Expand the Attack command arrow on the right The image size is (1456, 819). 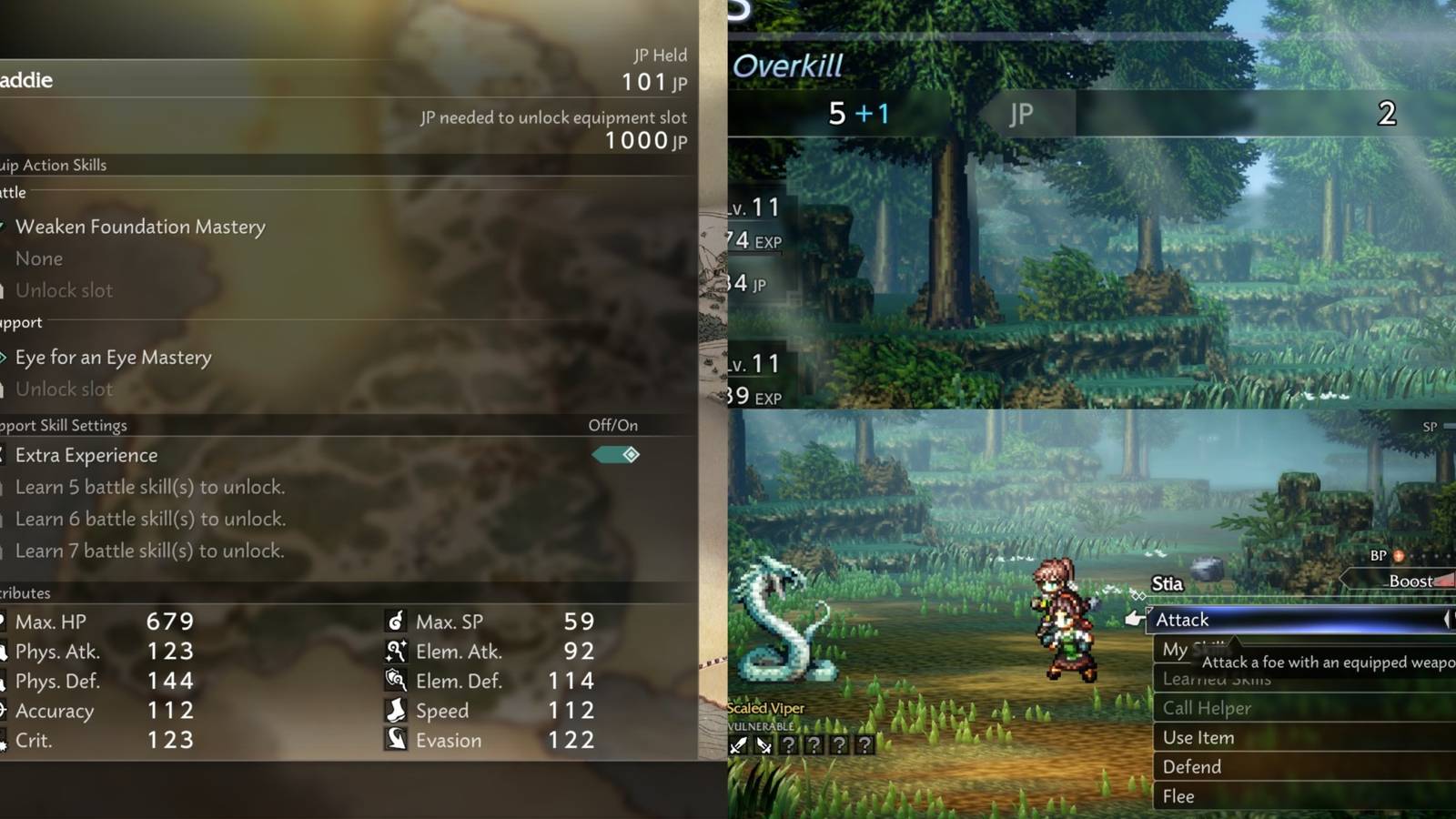coord(1449,620)
